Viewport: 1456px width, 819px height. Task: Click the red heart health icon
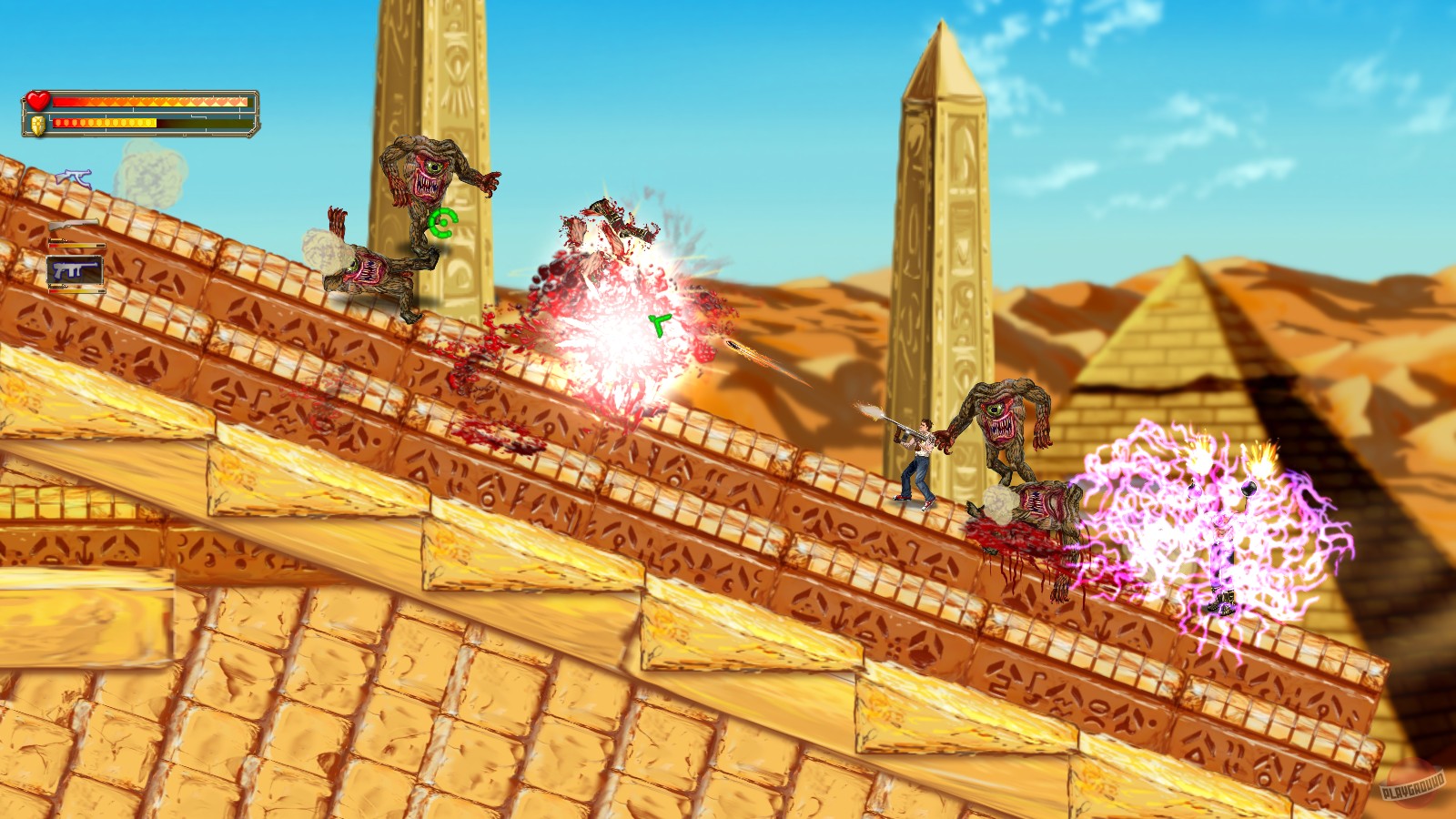[x=37, y=100]
